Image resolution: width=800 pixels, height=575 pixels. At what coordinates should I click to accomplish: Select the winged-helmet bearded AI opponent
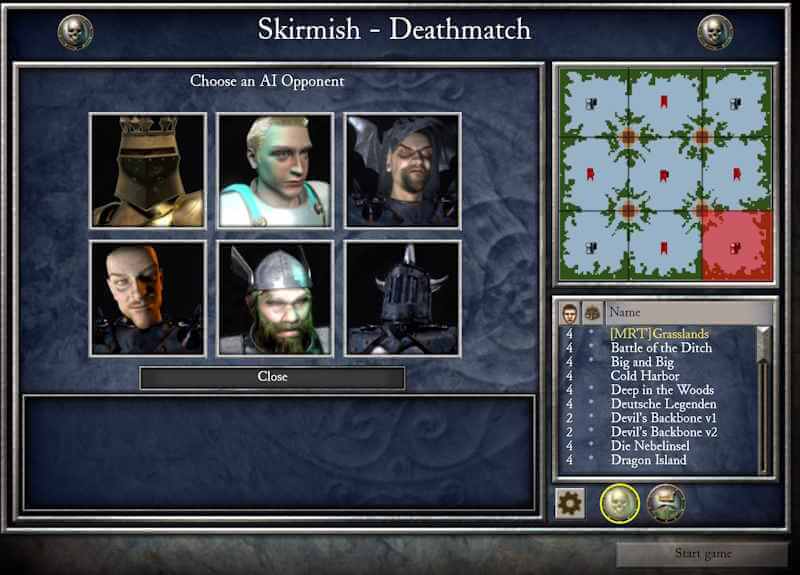[275, 298]
